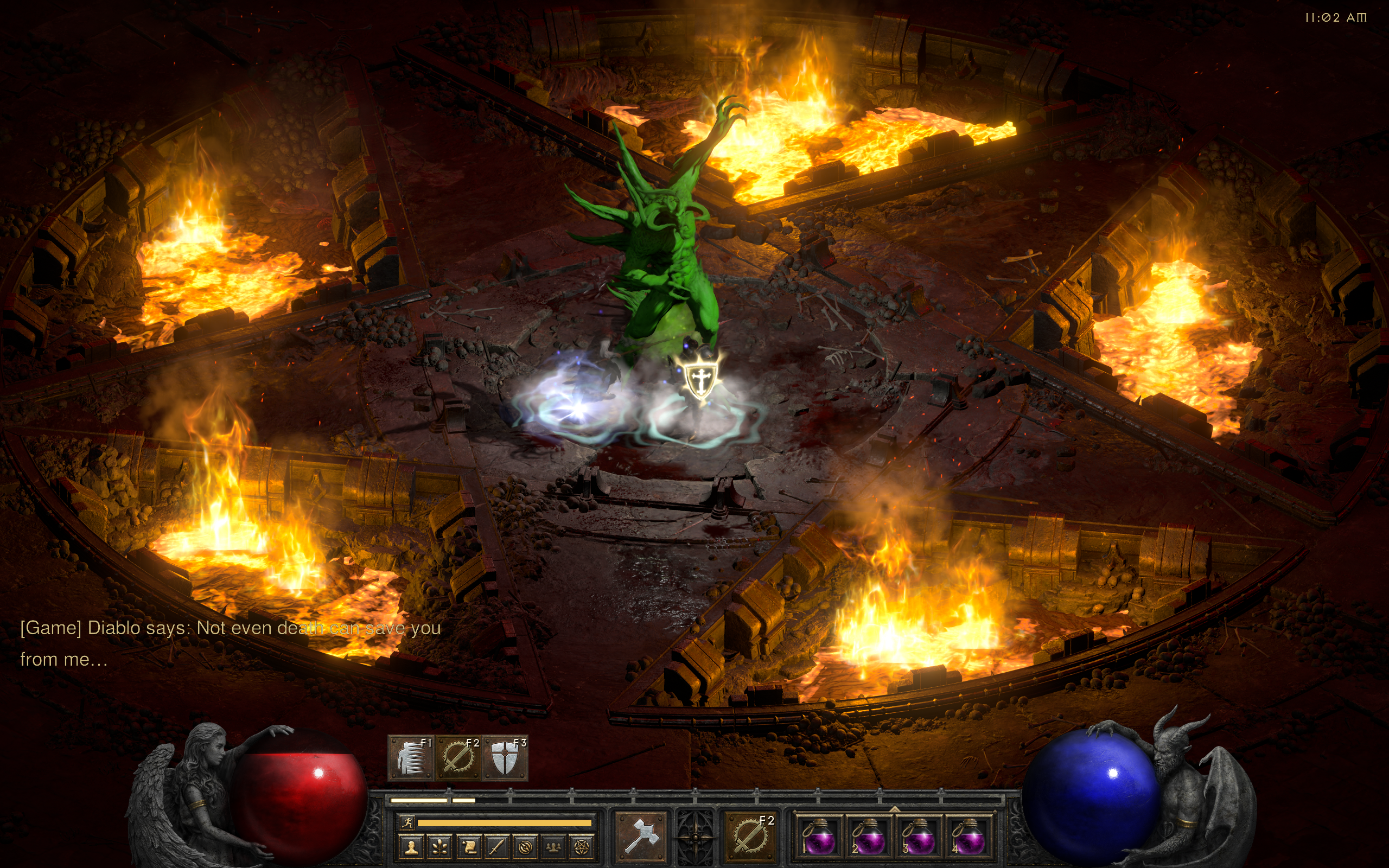Open the party panel three-figures icon
Screen dimensions: 1389x868
pyautogui.click(x=553, y=847)
